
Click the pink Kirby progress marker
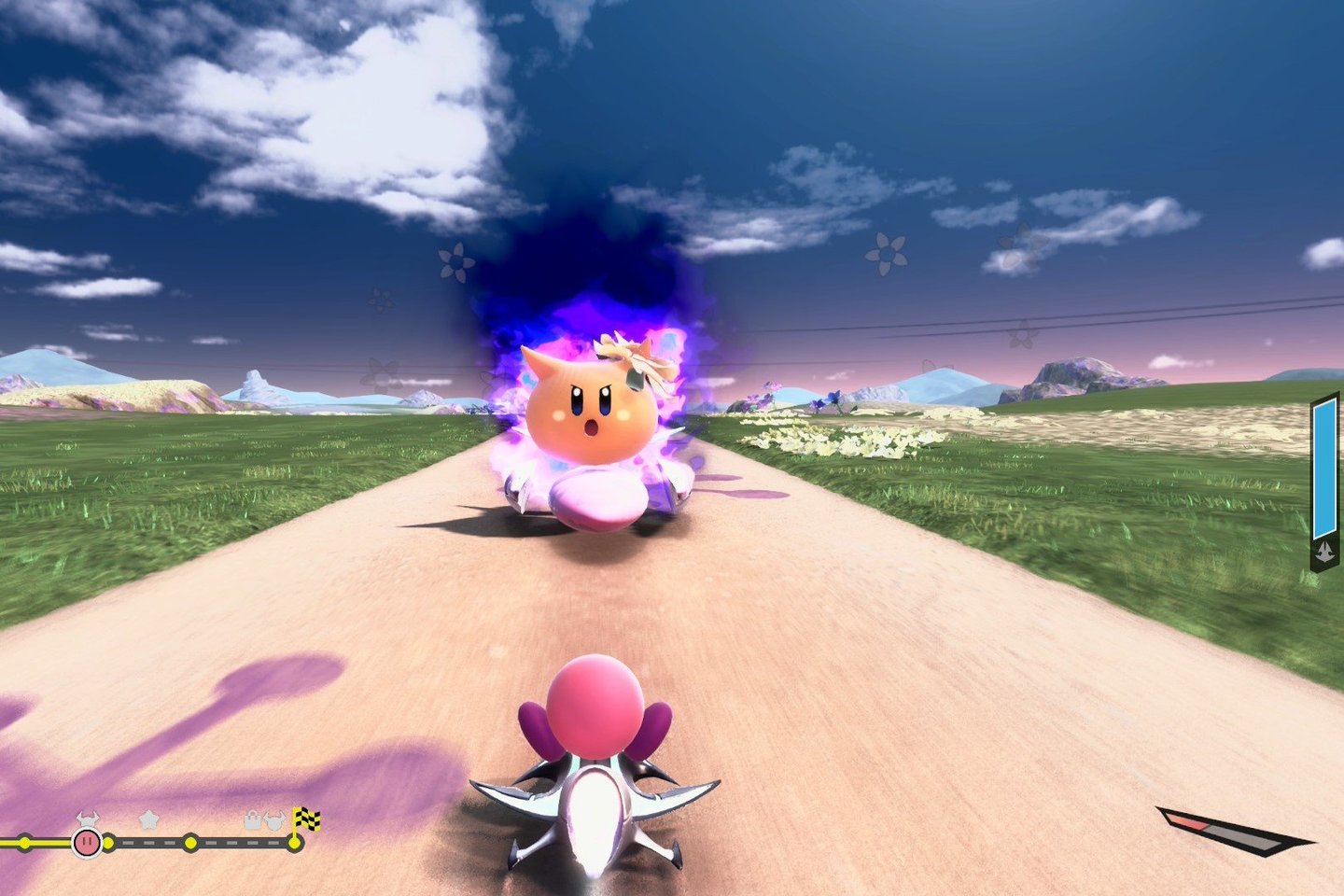click(x=87, y=843)
